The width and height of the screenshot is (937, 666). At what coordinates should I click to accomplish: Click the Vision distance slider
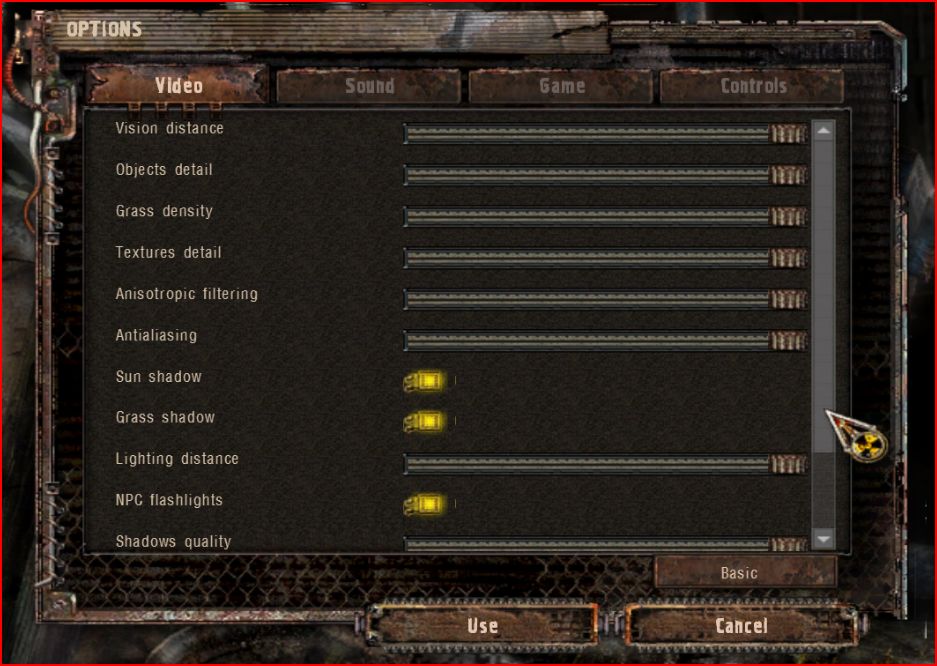tap(604, 134)
